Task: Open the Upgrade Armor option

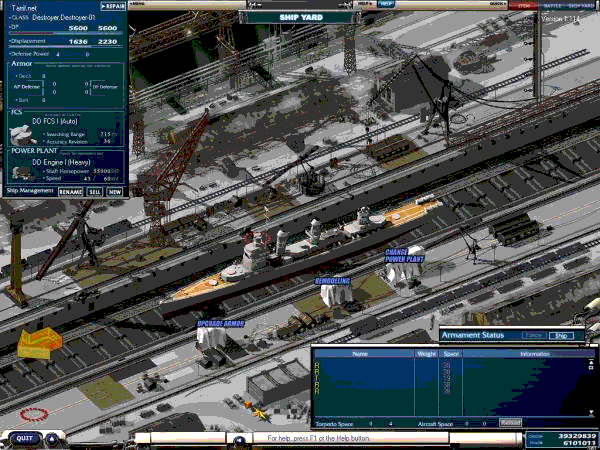Action: (x=221, y=324)
